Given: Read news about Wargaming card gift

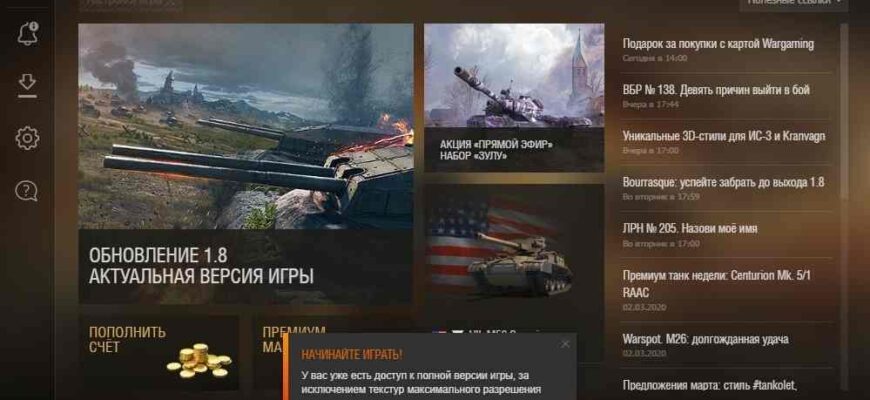Looking at the screenshot, I should [x=718, y=44].
